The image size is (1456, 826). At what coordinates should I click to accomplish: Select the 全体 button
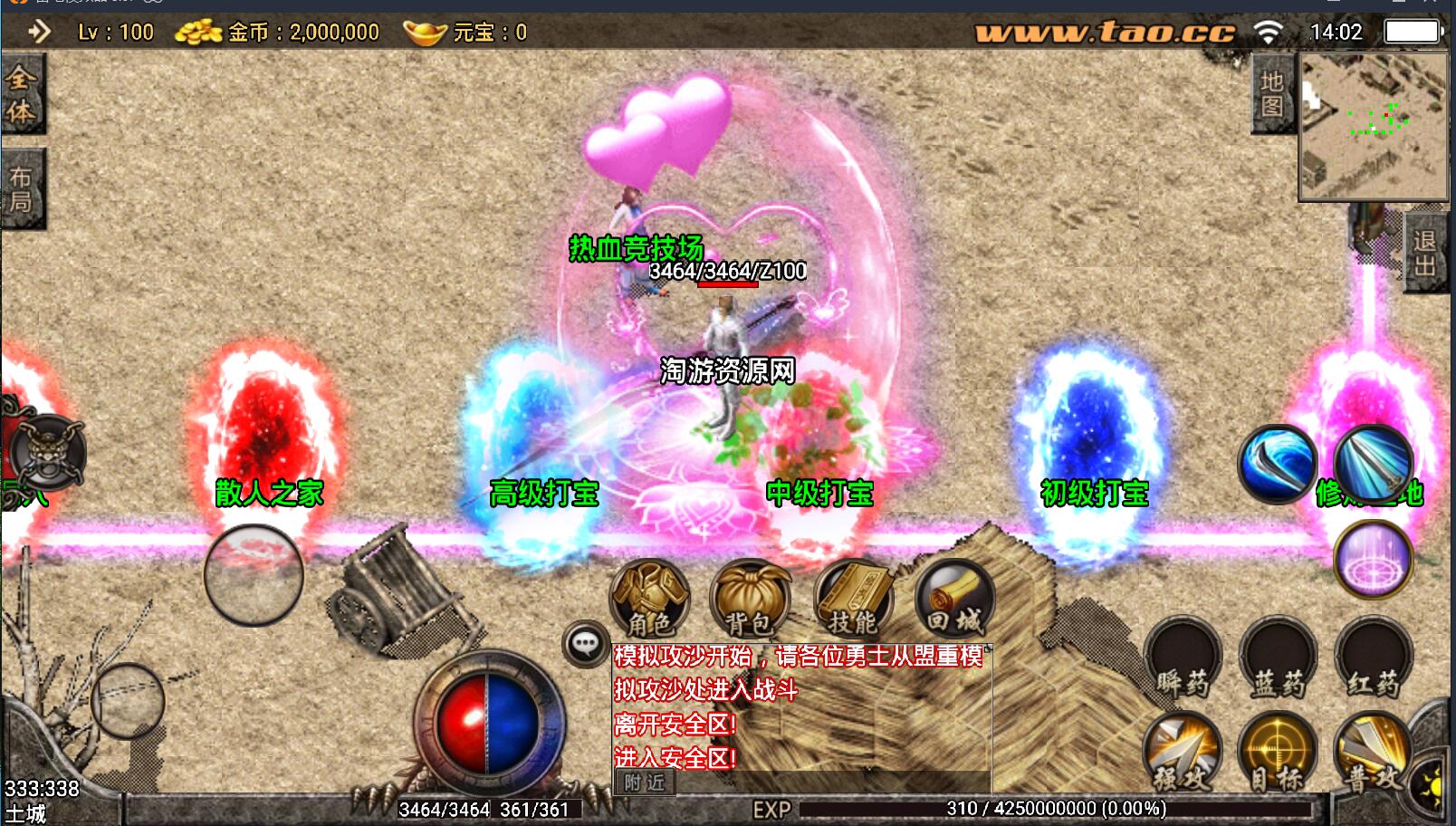click(21, 94)
